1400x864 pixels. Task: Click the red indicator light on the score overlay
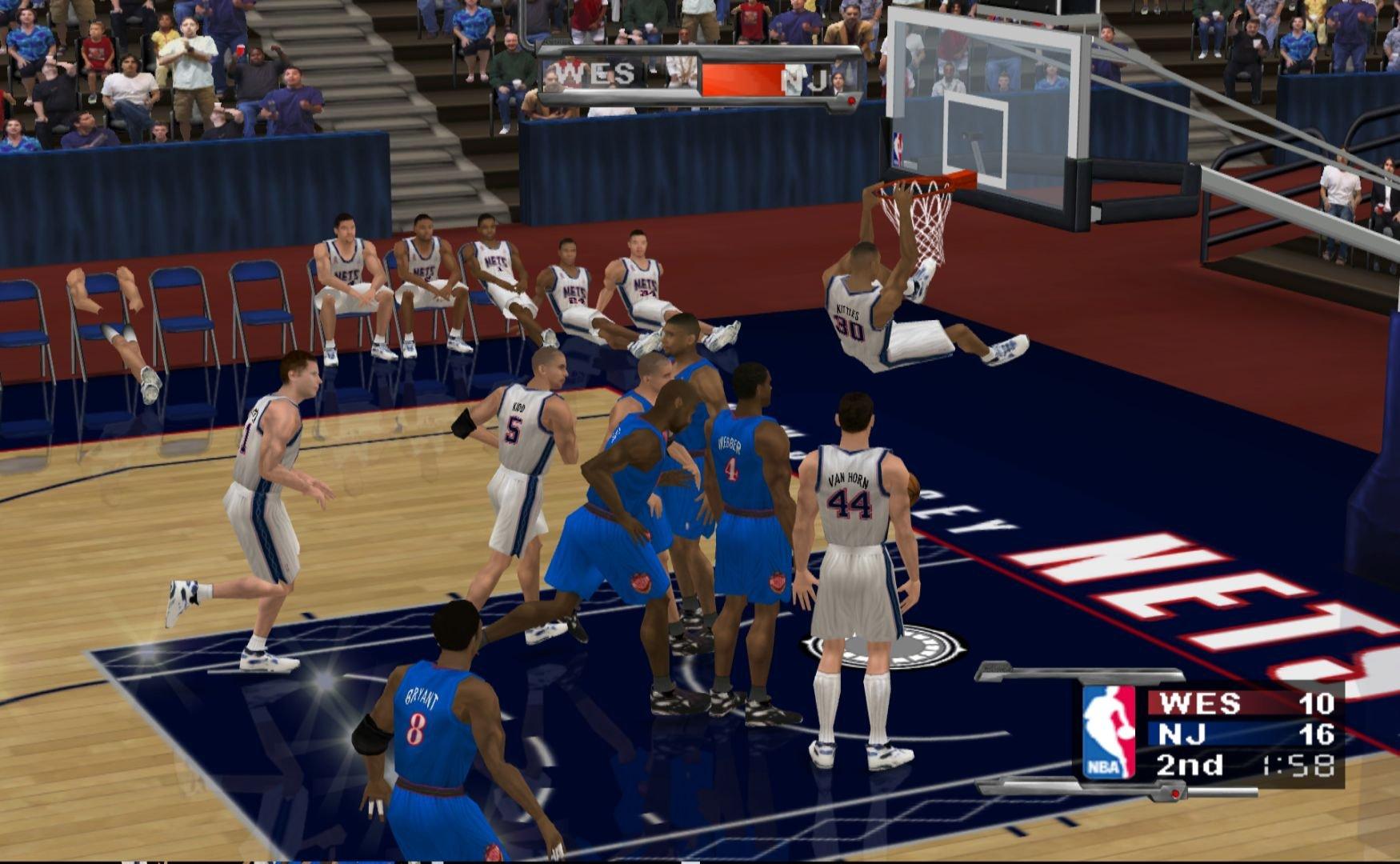[1175, 794]
